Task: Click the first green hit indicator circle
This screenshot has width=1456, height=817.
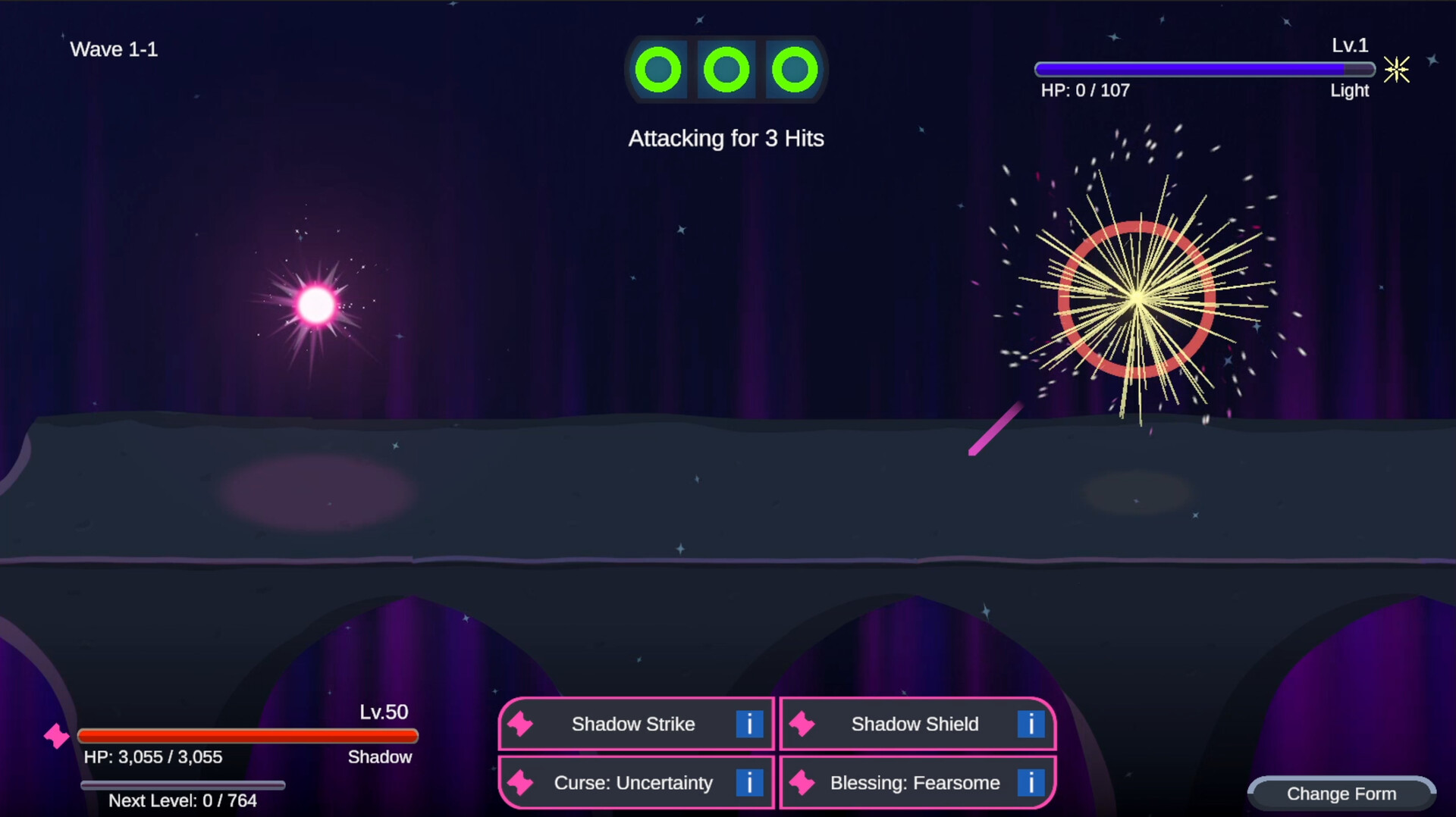Action: pyautogui.click(x=660, y=70)
